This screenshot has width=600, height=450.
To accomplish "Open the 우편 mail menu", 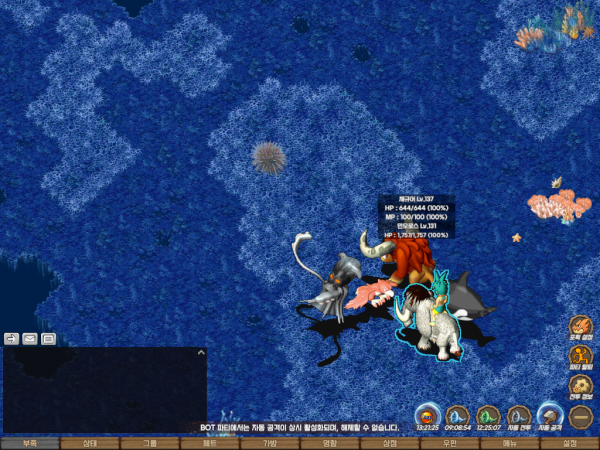I will click(450, 442).
